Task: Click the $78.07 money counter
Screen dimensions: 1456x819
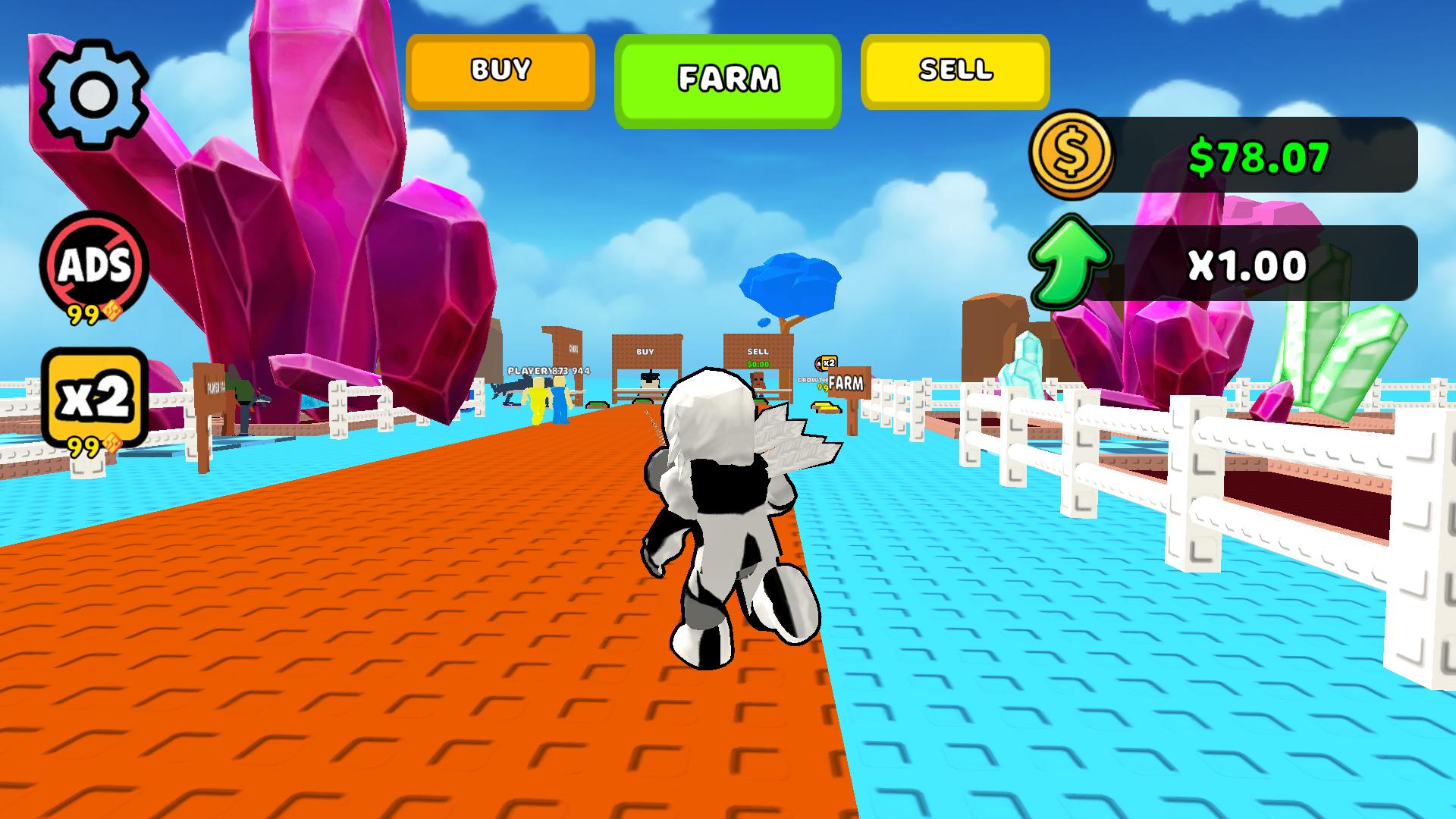Action: click(1259, 158)
